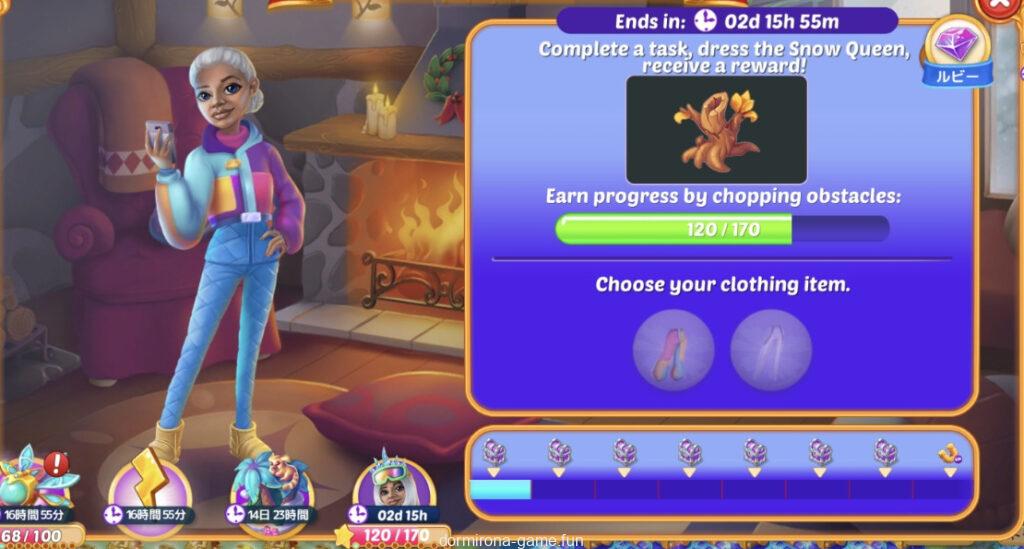Open the flower event with exclamation alert
The width and height of the screenshot is (1024, 549).
38,480
